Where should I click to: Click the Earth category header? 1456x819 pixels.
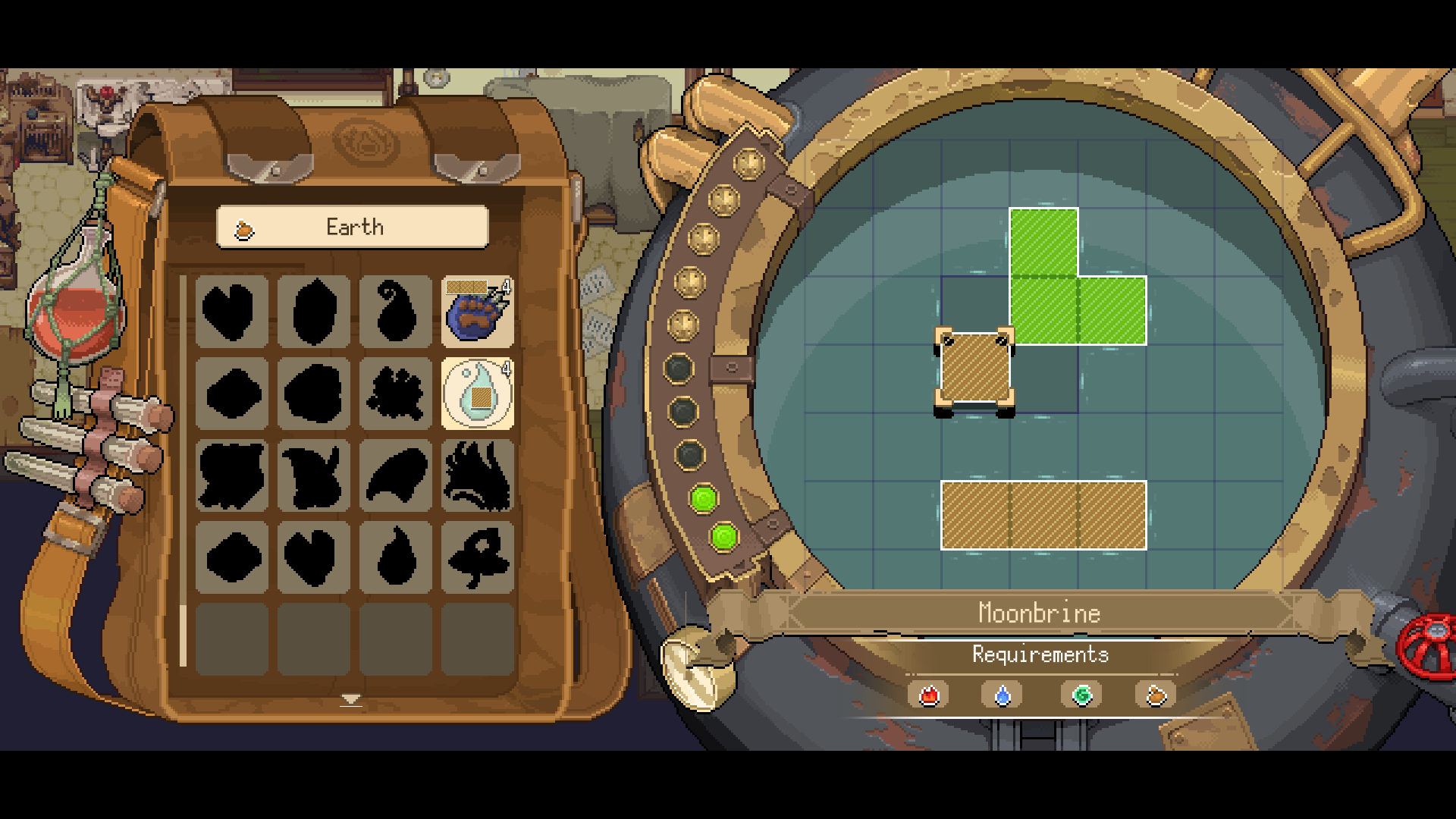click(x=353, y=227)
